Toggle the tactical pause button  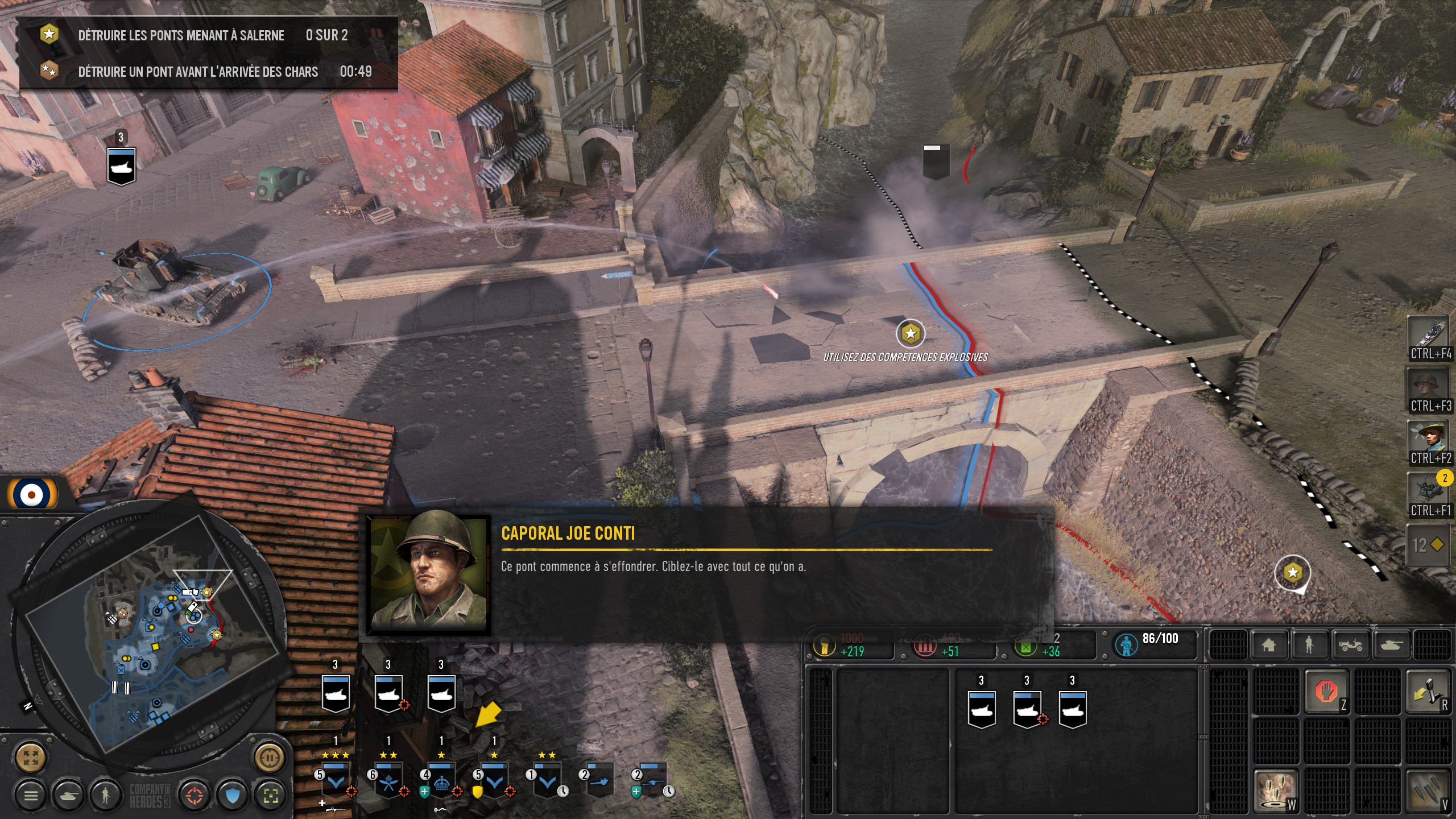270,757
